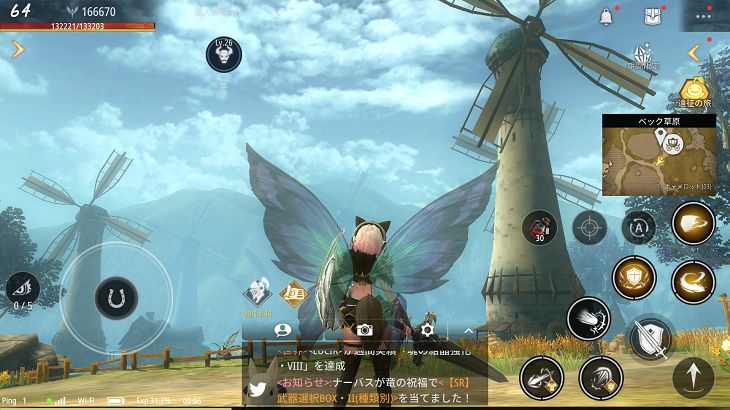The height and width of the screenshot is (410, 730).
Task: Toggle the auto-battle A button
Action: coord(639,228)
